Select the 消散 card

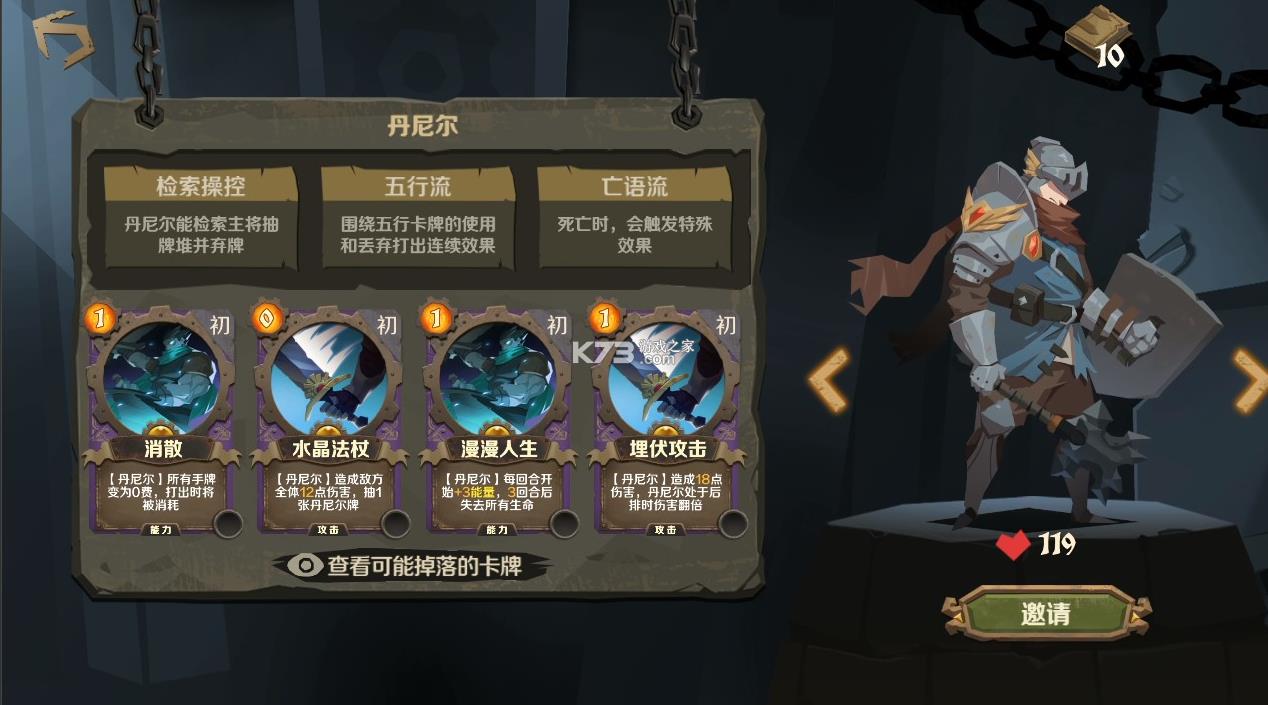point(160,420)
